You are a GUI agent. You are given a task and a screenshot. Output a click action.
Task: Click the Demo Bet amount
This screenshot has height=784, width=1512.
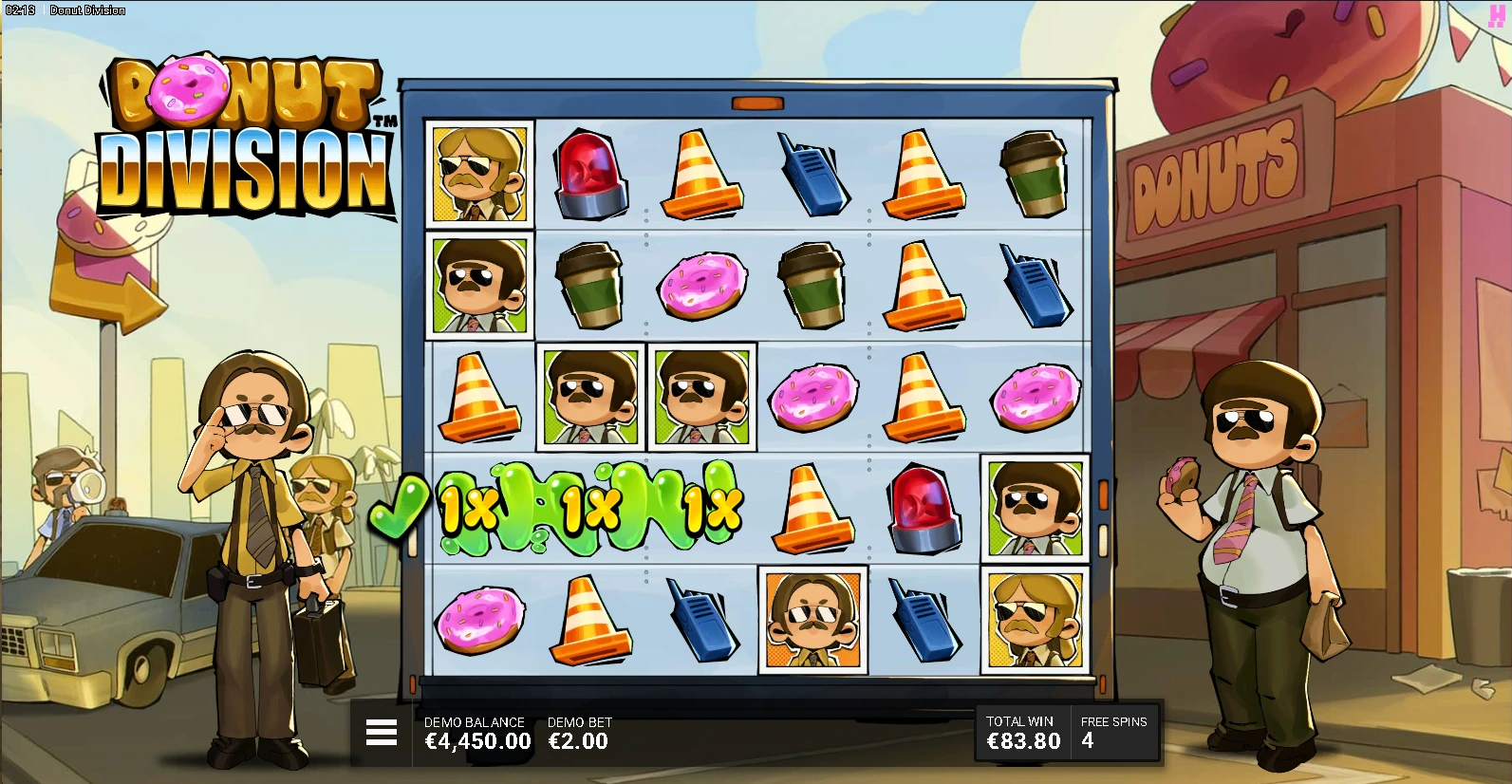pos(578,741)
